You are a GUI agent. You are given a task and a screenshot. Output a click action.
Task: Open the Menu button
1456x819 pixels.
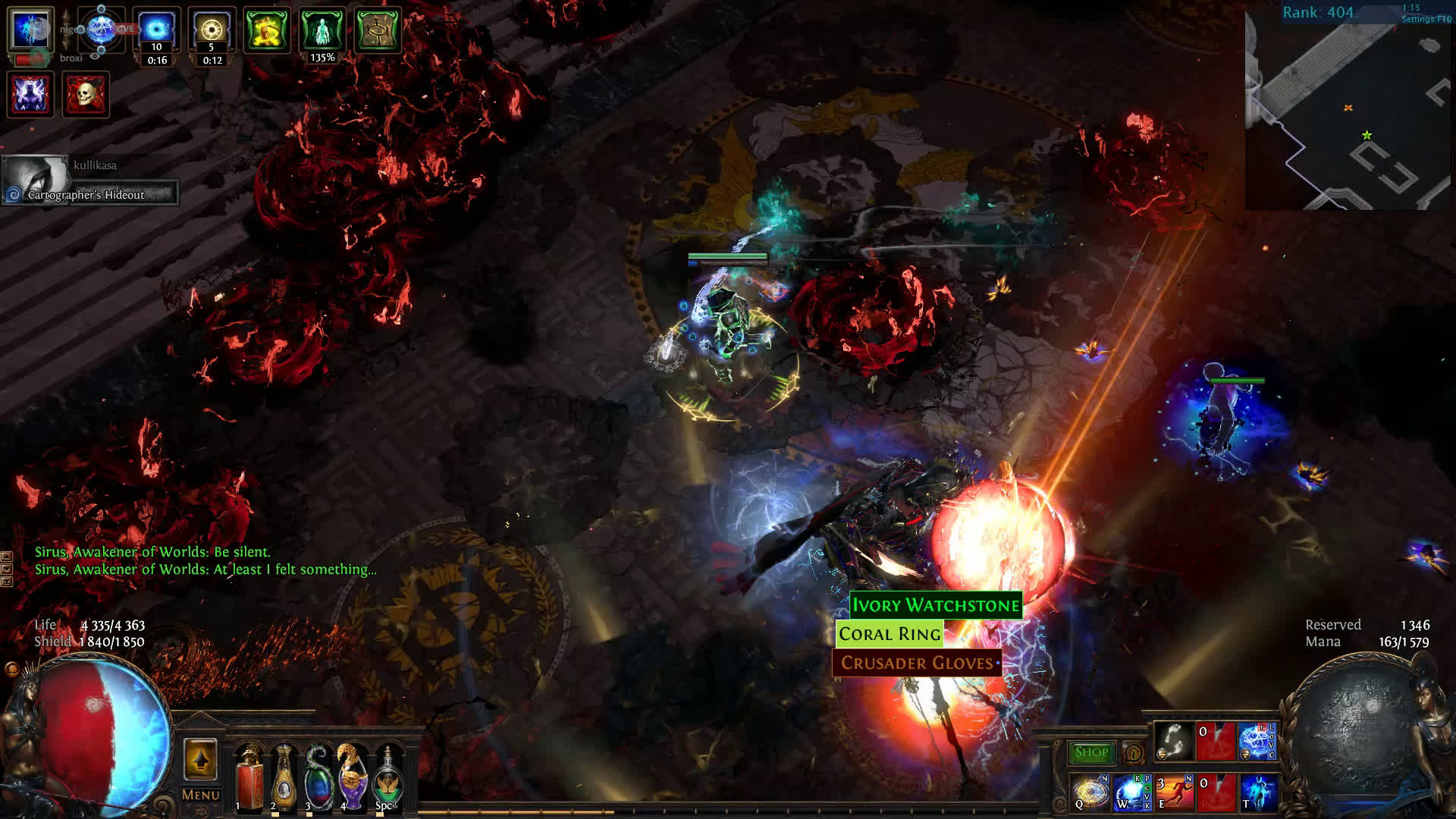pos(201,795)
